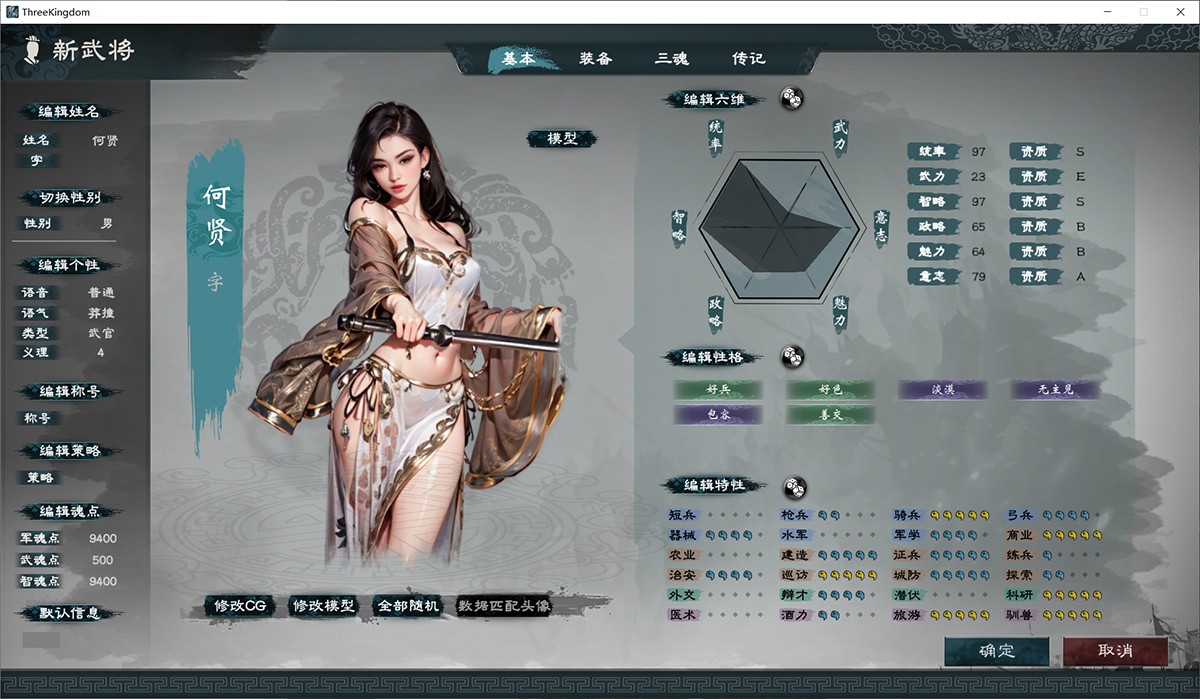The image size is (1200, 699).
Task: Cancel with the 取消 button
Action: (x=1115, y=651)
